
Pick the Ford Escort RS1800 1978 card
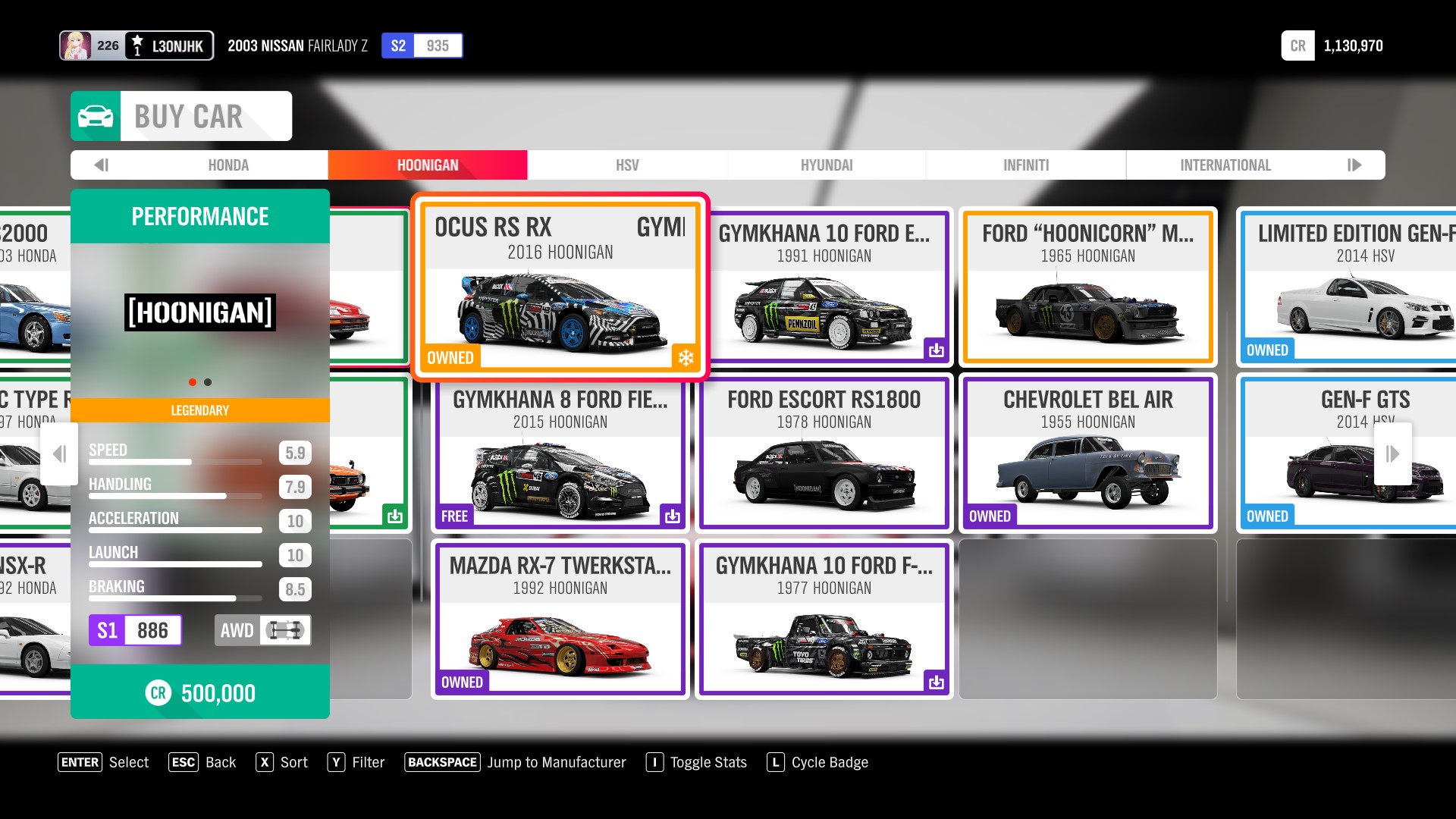point(824,453)
